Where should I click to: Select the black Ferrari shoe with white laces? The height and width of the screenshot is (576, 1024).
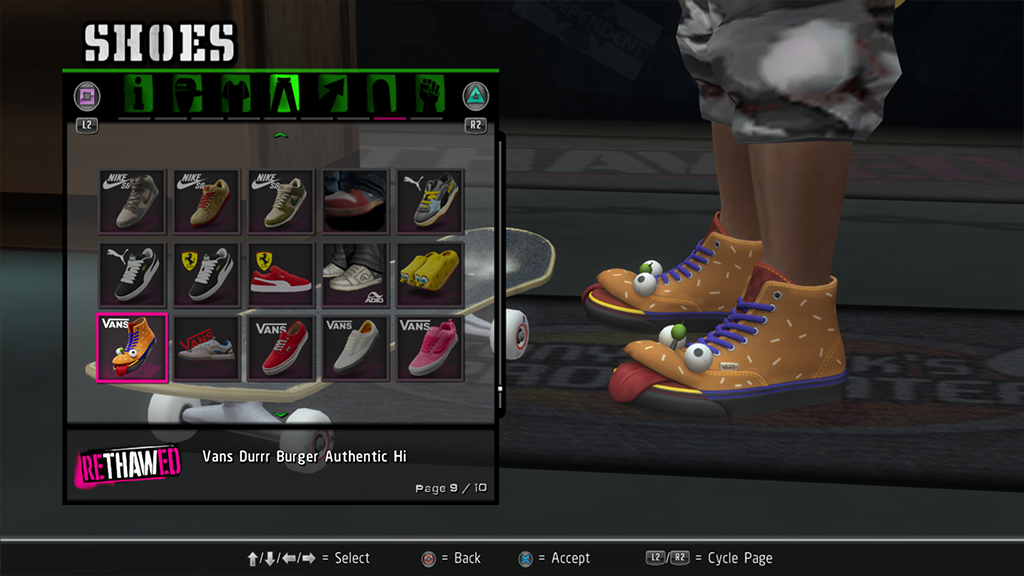coord(206,273)
